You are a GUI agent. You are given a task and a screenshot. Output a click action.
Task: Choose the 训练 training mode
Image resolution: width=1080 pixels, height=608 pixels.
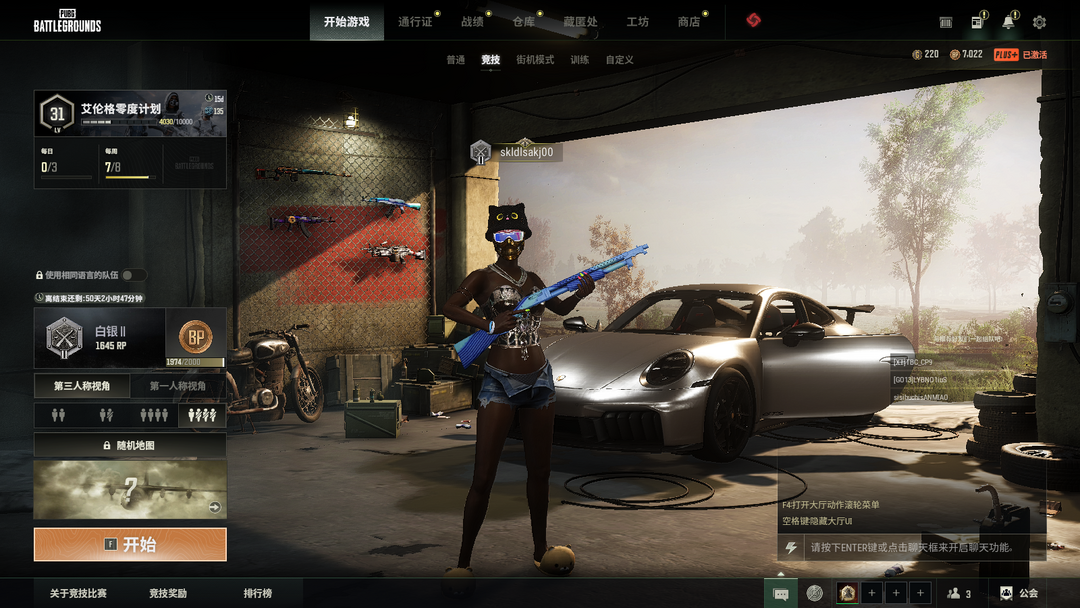click(580, 60)
